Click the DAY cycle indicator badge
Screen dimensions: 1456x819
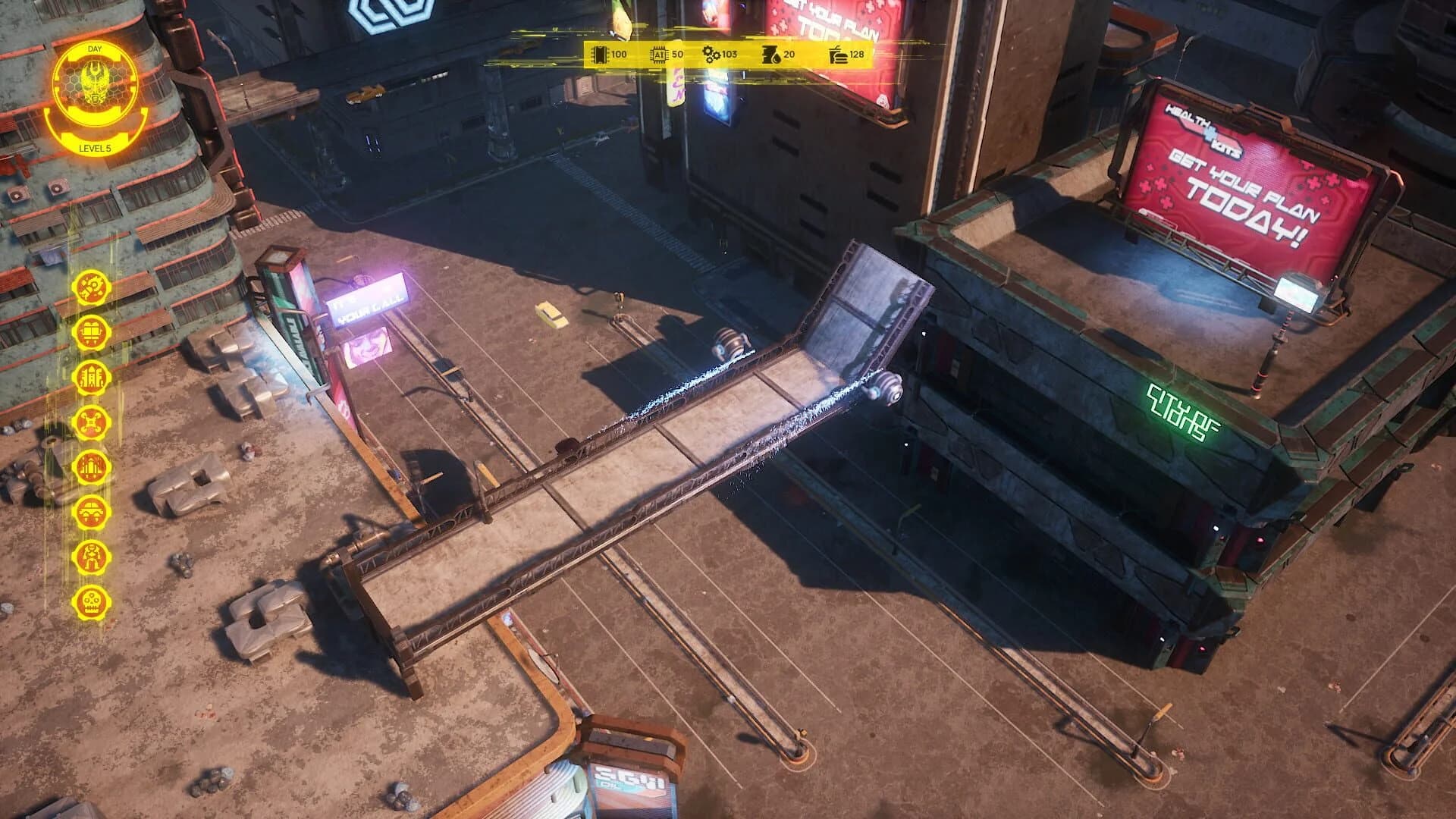[95, 49]
